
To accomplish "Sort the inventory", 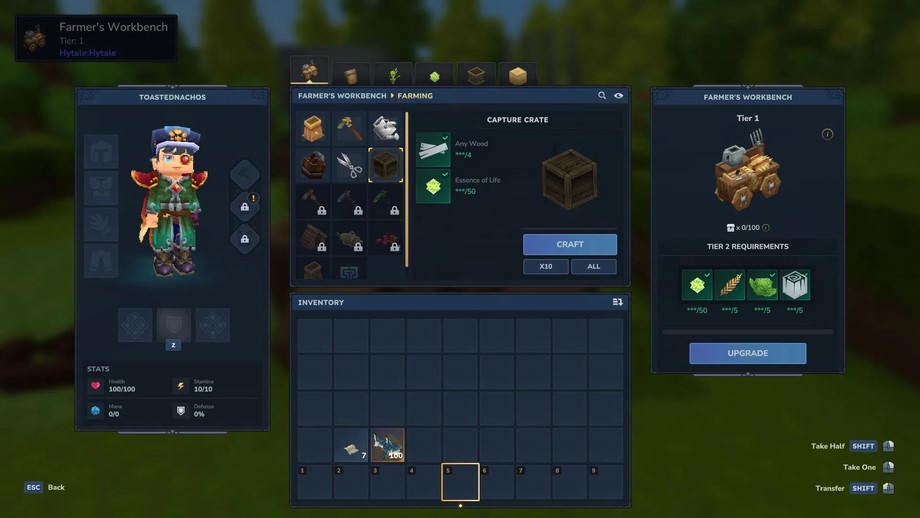I will point(617,302).
